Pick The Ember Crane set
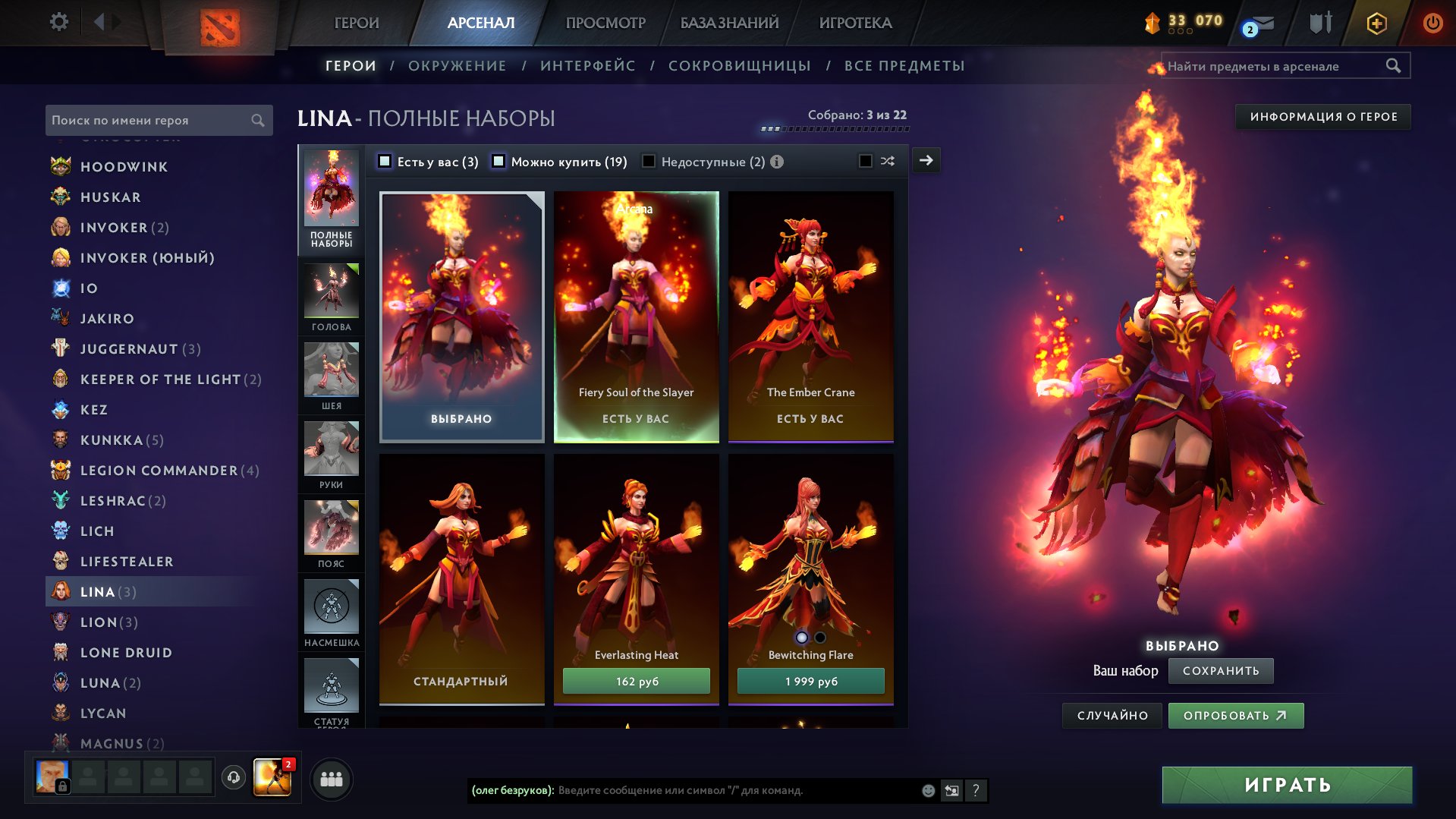This screenshot has height=819, width=1456. tap(810, 317)
